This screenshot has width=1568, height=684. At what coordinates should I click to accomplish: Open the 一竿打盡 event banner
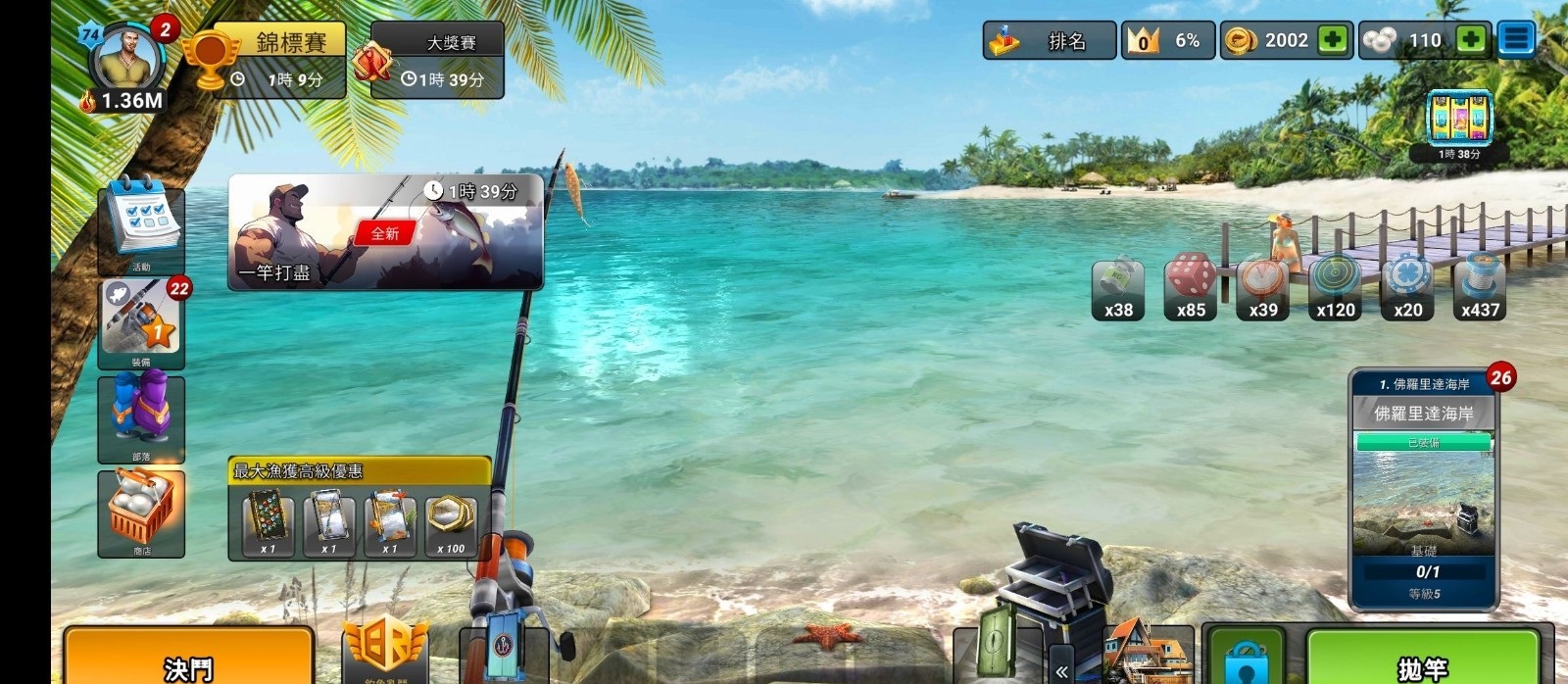tap(385, 233)
